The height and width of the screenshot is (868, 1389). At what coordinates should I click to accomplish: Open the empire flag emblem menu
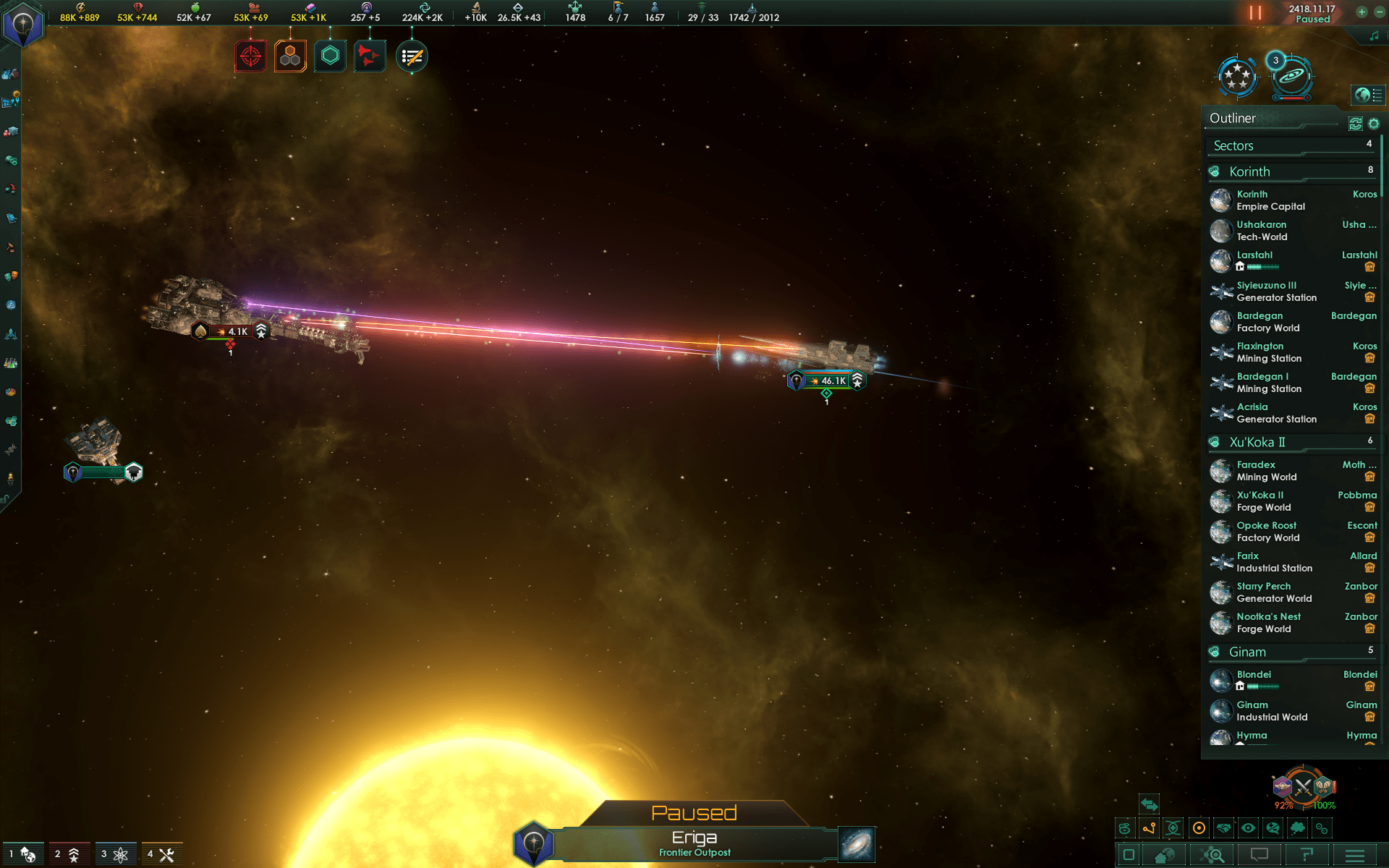click(23, 25)
